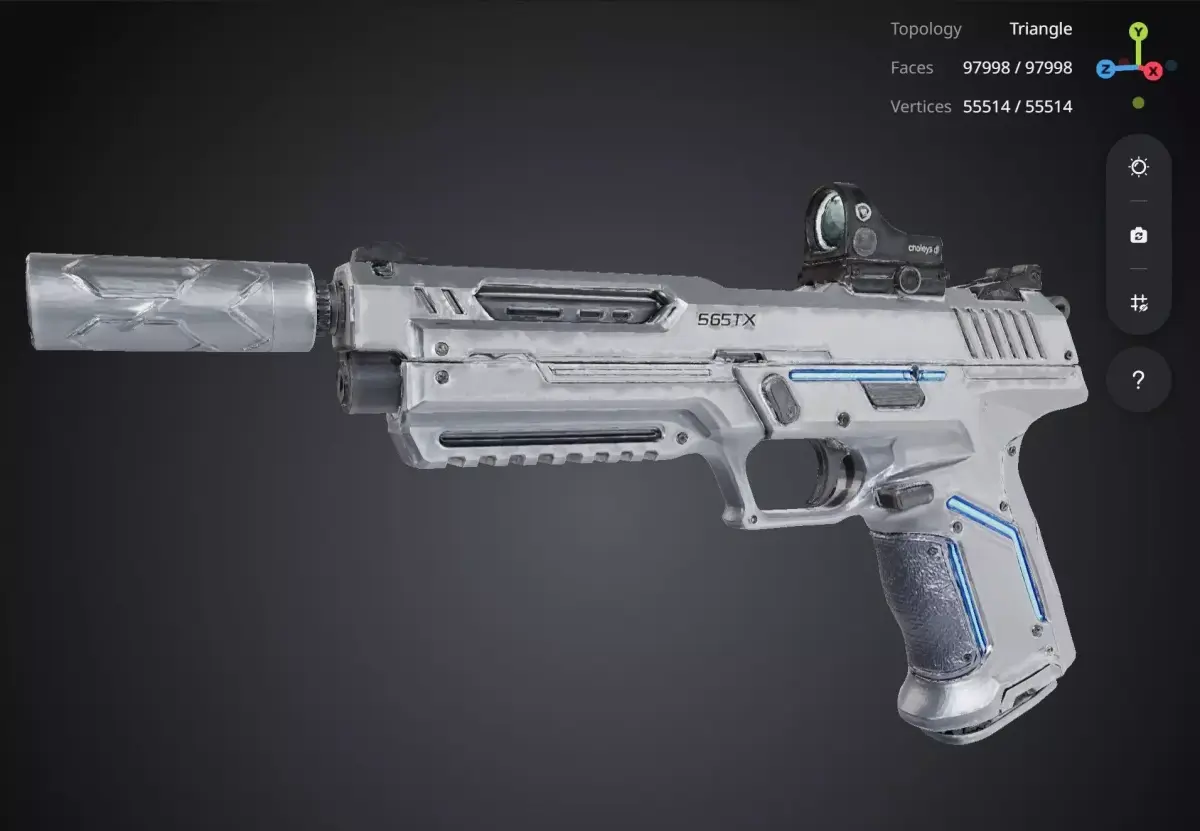This screenshot has width=1200, height=831.
Task: Reset the camera view with the camera icon
Action: [1138, 236]
